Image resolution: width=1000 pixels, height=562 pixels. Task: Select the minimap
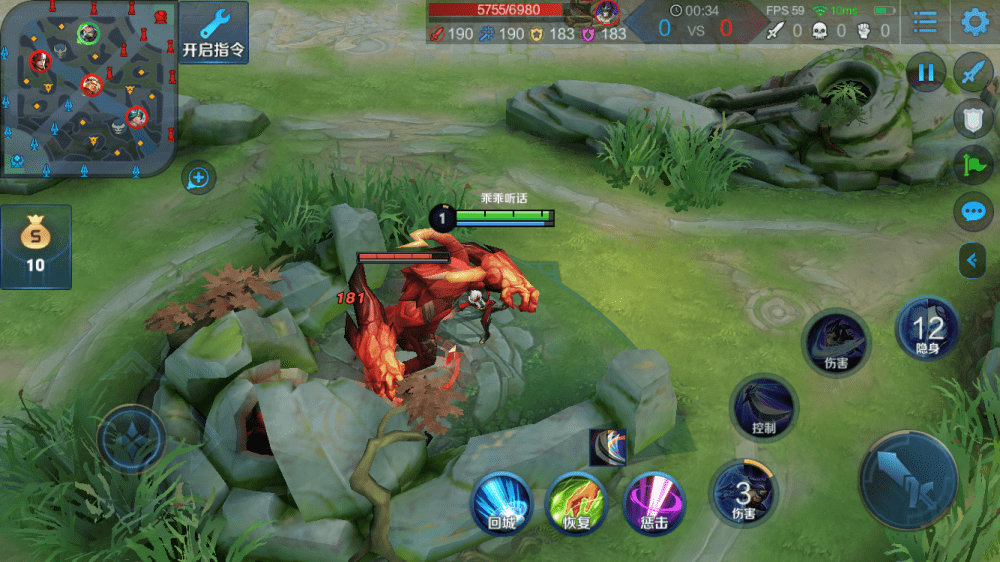coord(89,88)
